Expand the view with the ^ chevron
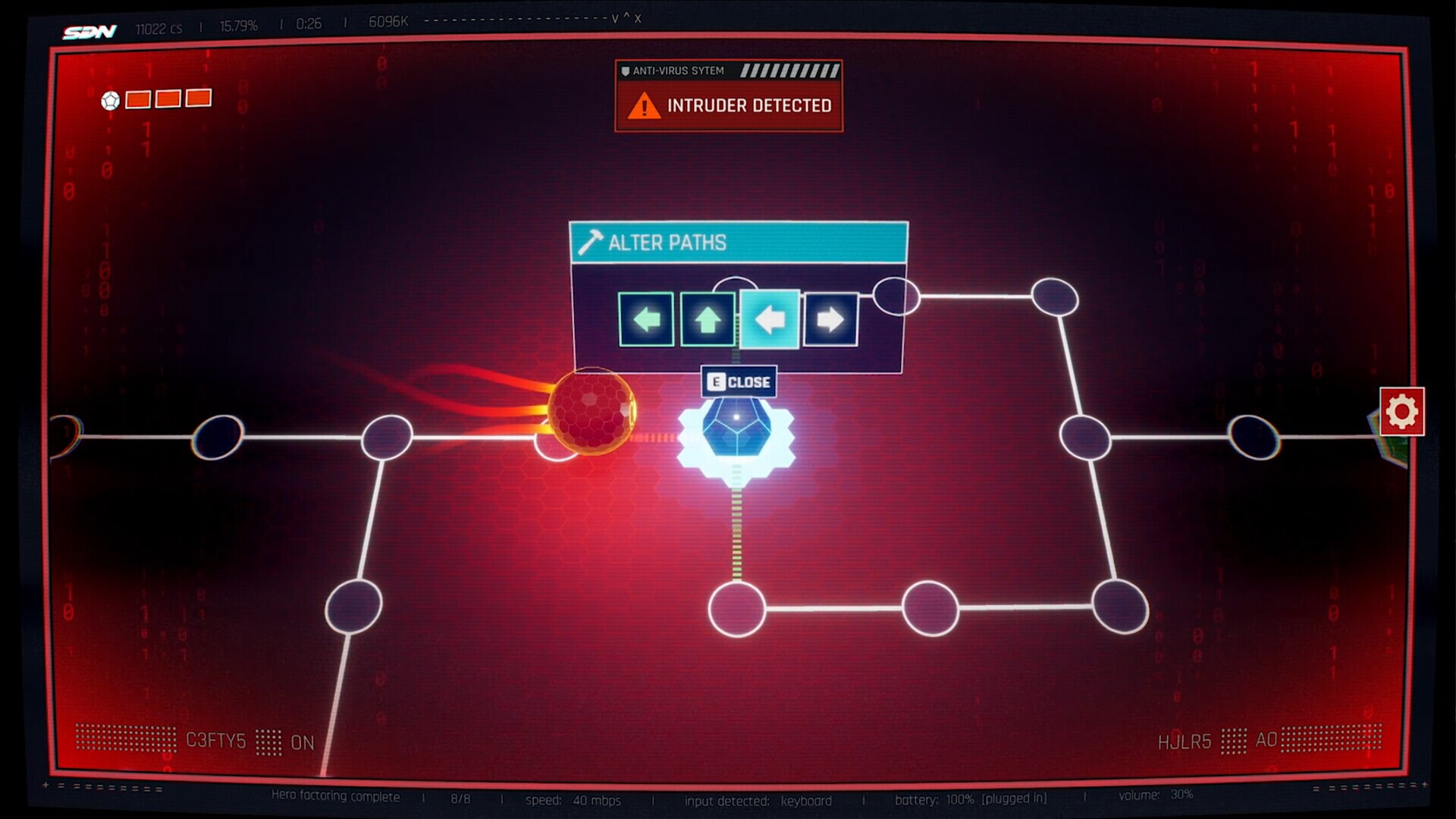1456x819 pixels. [x=626, y=17]
